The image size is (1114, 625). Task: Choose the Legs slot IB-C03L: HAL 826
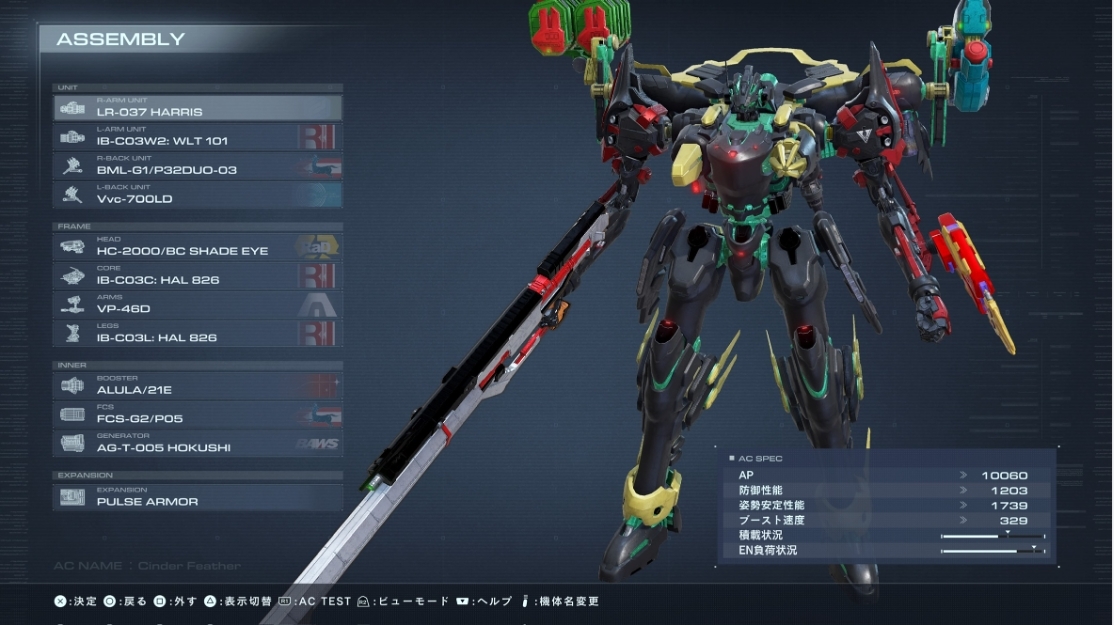[x=198, y=334]
